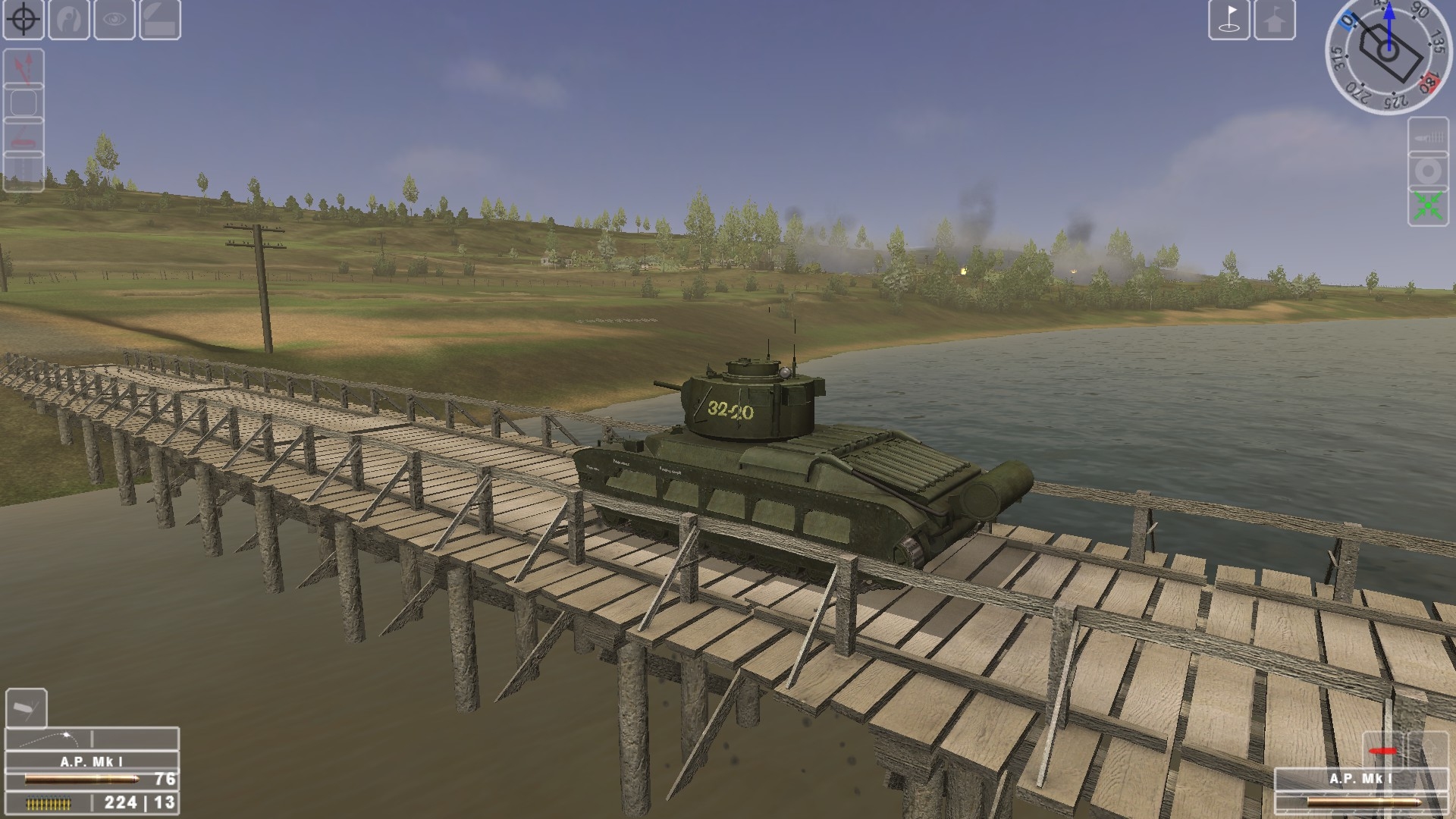Activate the green converging arrows icon
The height and width of the screenshot is (819, 1456).
(x=1428, y=207)
